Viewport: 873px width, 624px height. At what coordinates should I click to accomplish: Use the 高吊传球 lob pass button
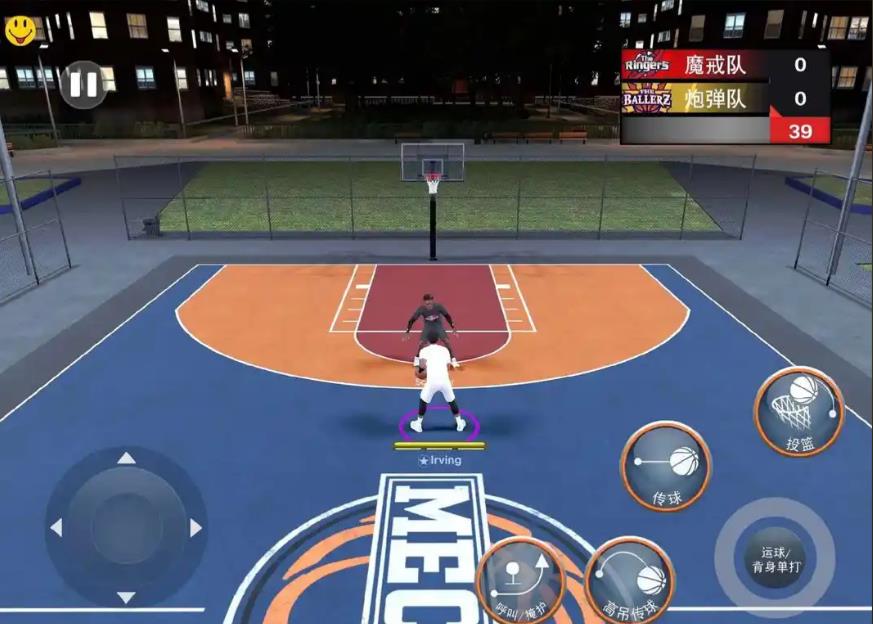tap(629, 581)
